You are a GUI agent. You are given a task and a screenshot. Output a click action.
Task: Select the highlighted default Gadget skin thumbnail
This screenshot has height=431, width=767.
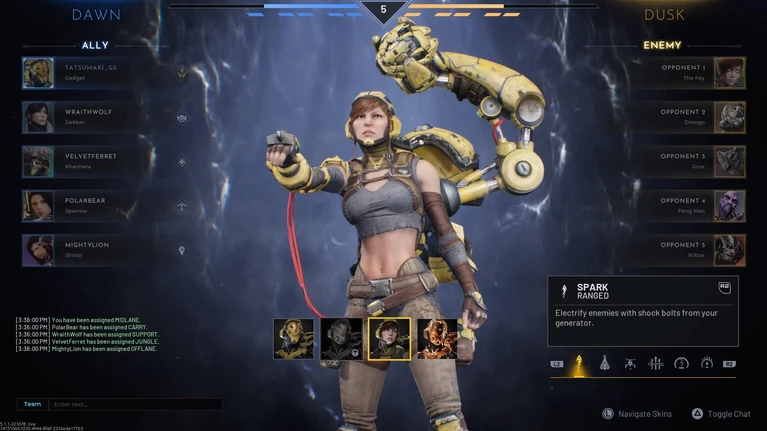389,339
